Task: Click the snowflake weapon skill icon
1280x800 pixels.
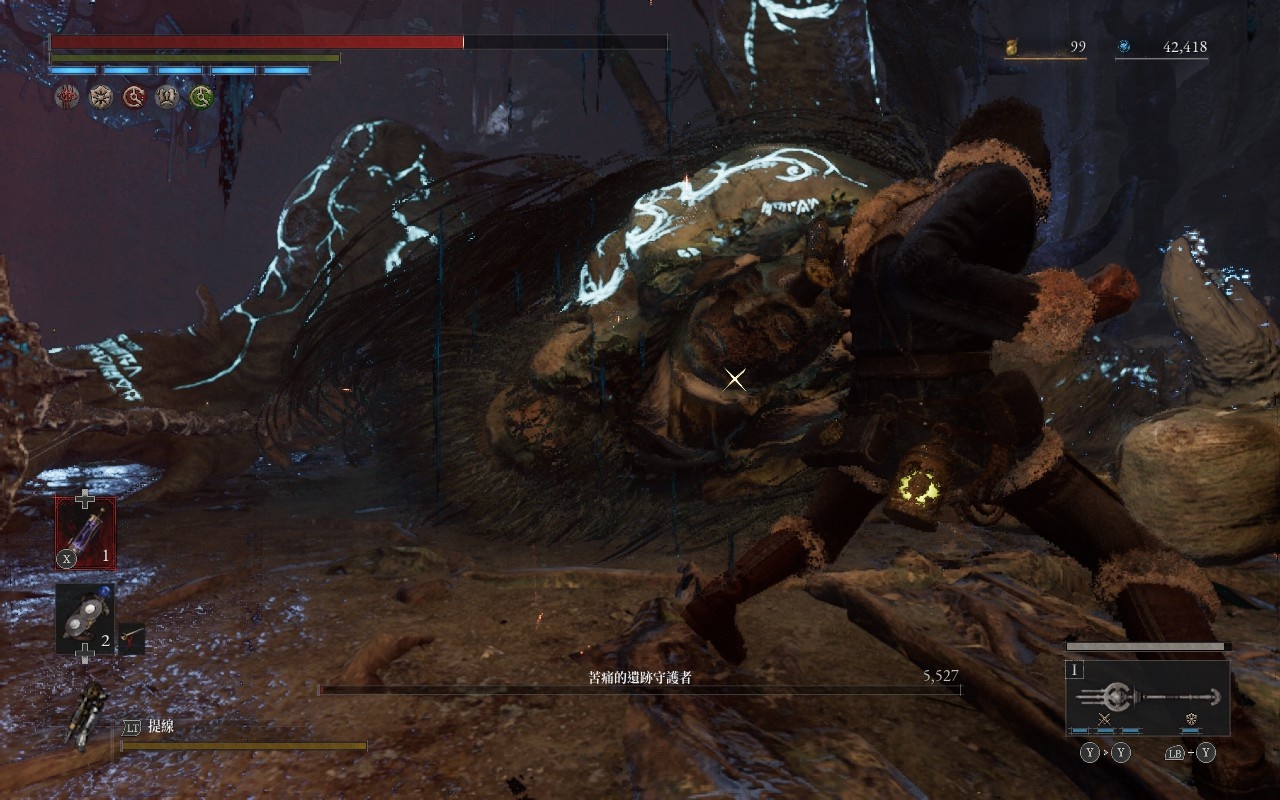Action: [1191, 719]
